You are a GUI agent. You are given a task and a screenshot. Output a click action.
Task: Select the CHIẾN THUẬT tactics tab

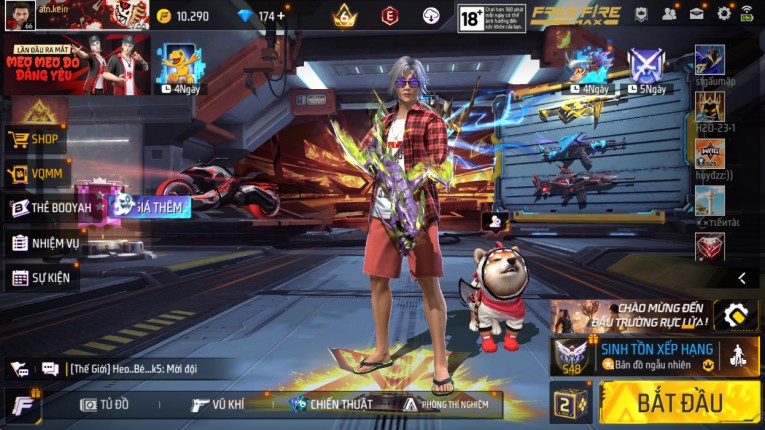coord(331,405)
